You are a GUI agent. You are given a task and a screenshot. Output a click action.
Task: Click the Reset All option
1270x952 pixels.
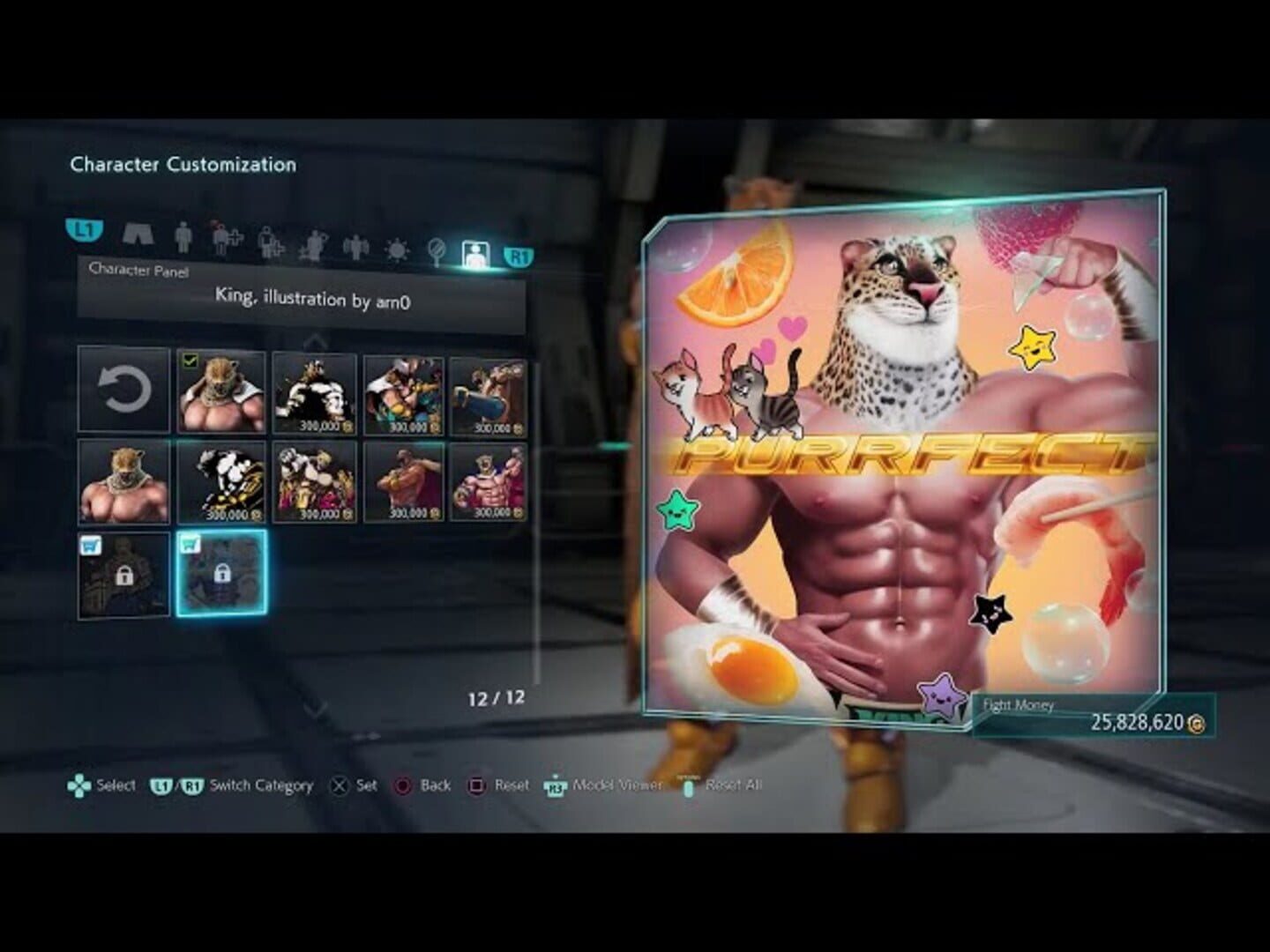733,785
